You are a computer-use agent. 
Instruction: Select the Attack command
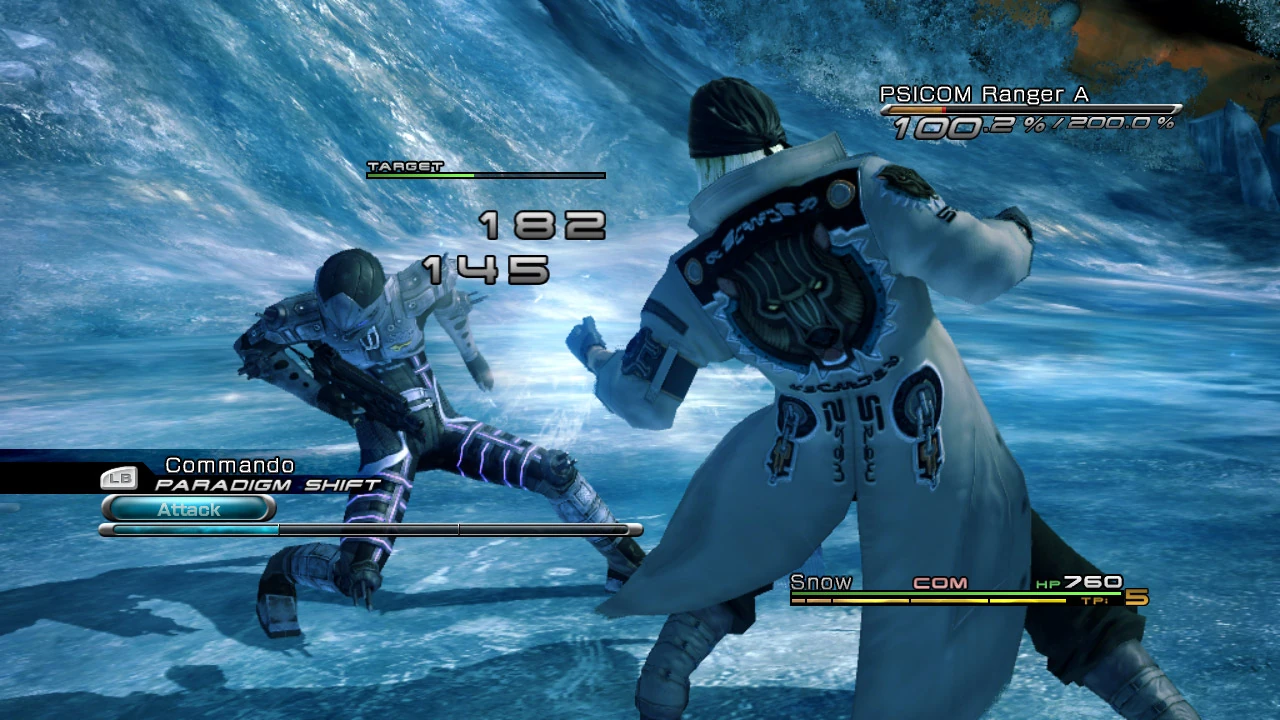[x=188, y=509]
